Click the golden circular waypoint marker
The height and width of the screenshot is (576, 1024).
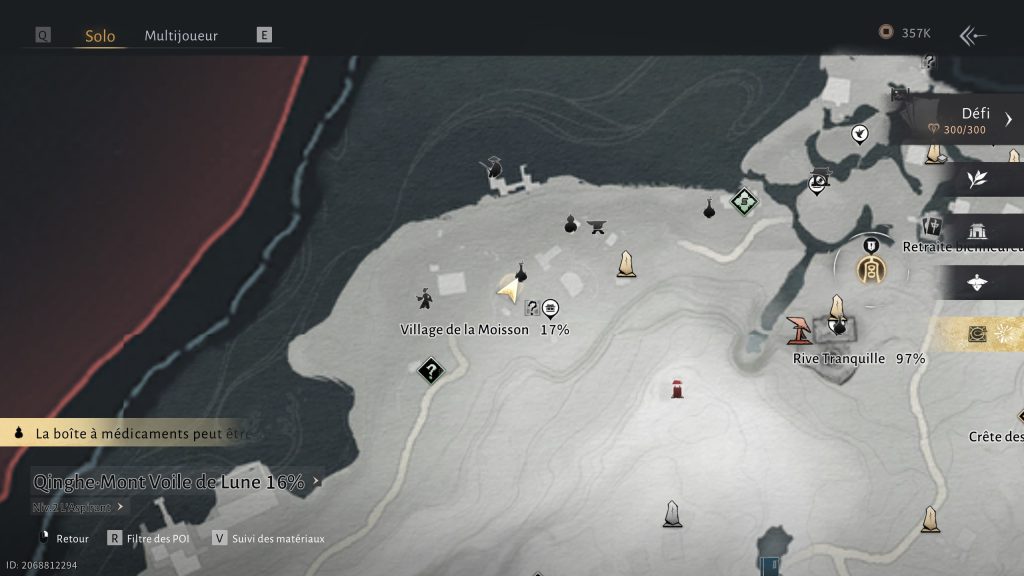click(871, 268)
